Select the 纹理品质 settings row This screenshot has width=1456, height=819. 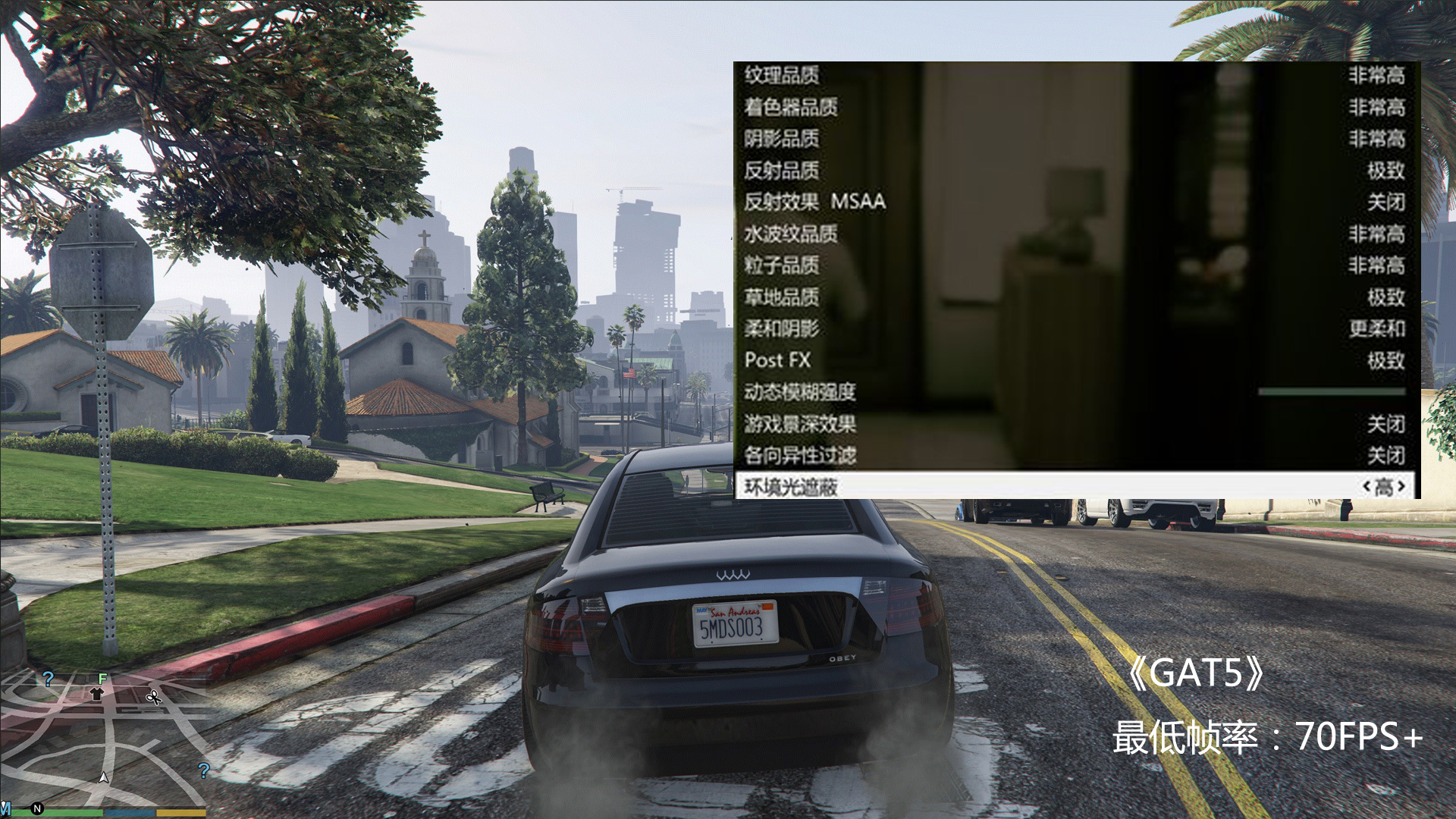pyautogui.click(x=782, y=75)
